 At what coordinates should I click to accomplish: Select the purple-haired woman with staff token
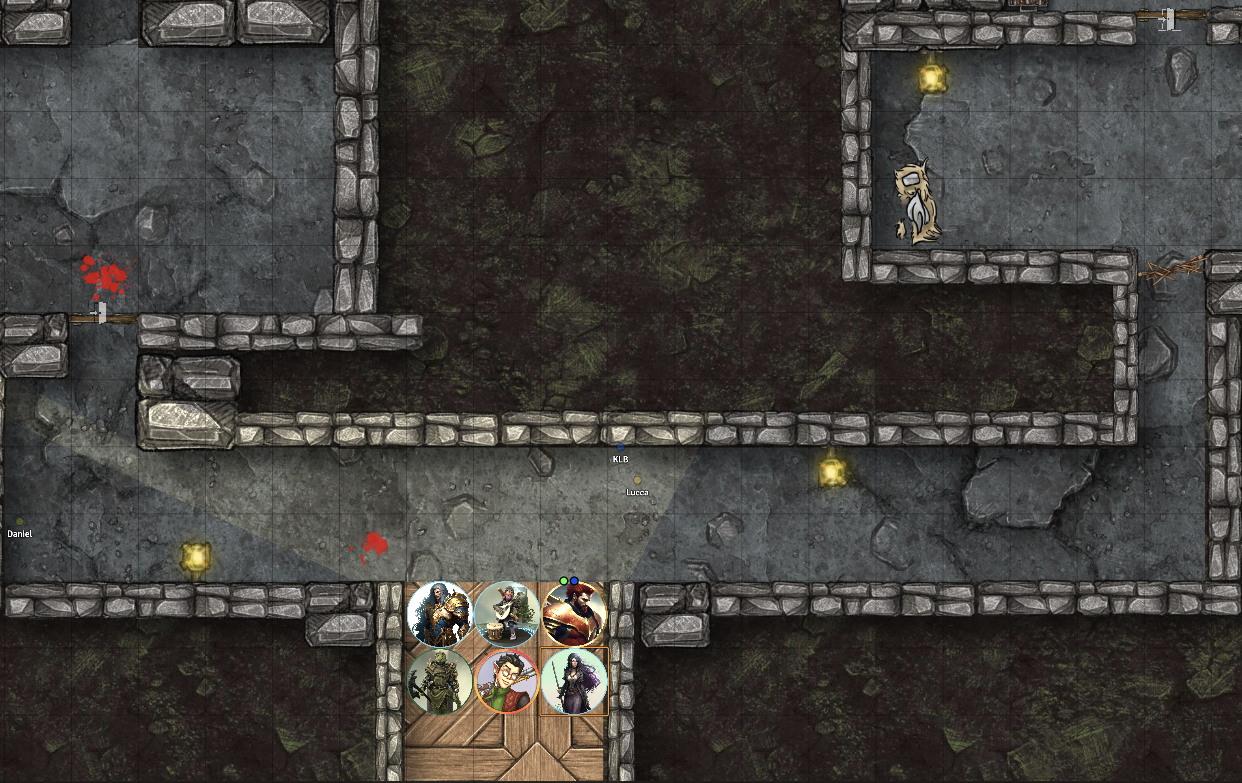575,681
